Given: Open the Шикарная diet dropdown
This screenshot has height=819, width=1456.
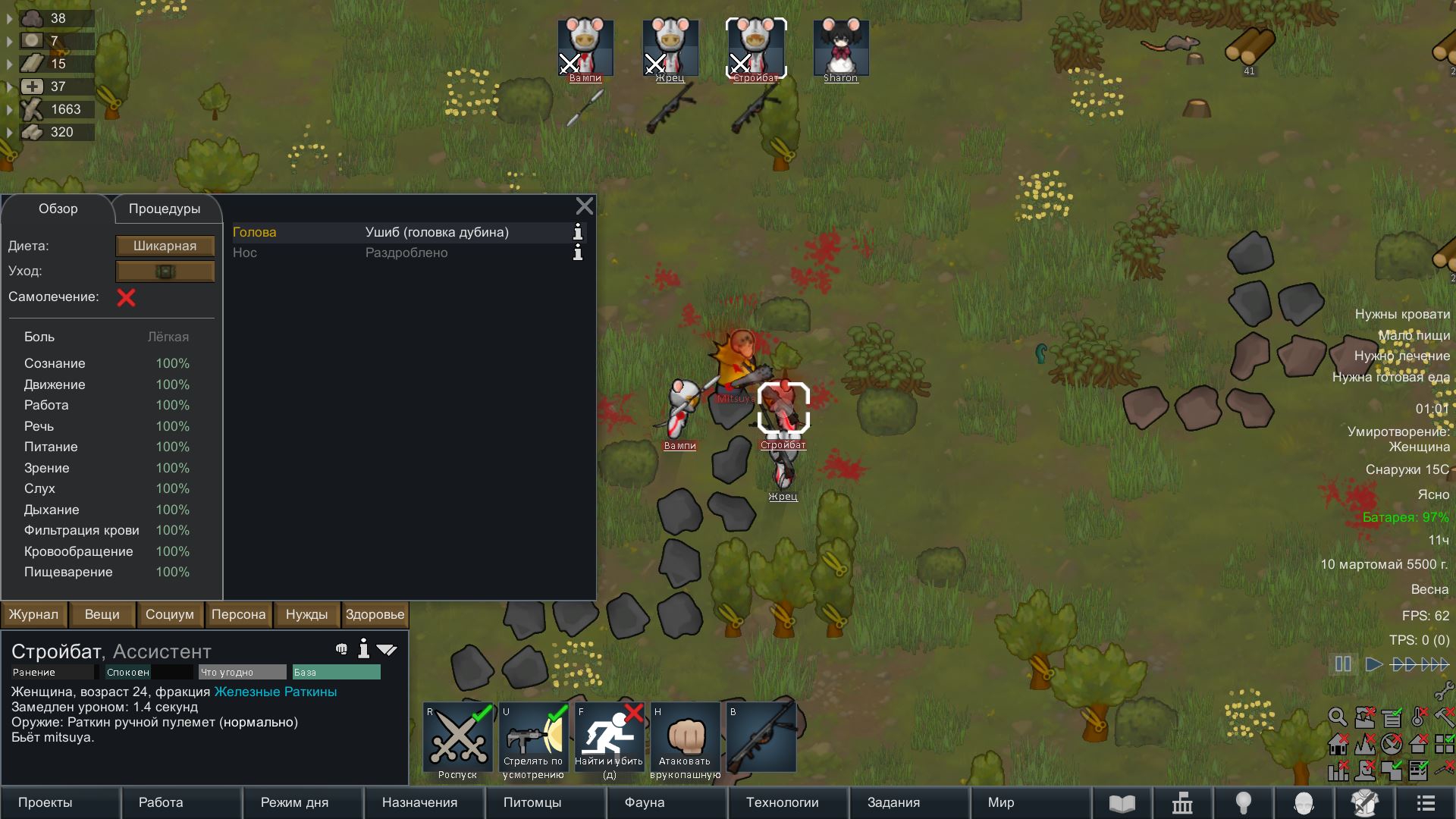Looking at the screenshot, I should click(x=165, y=246).
